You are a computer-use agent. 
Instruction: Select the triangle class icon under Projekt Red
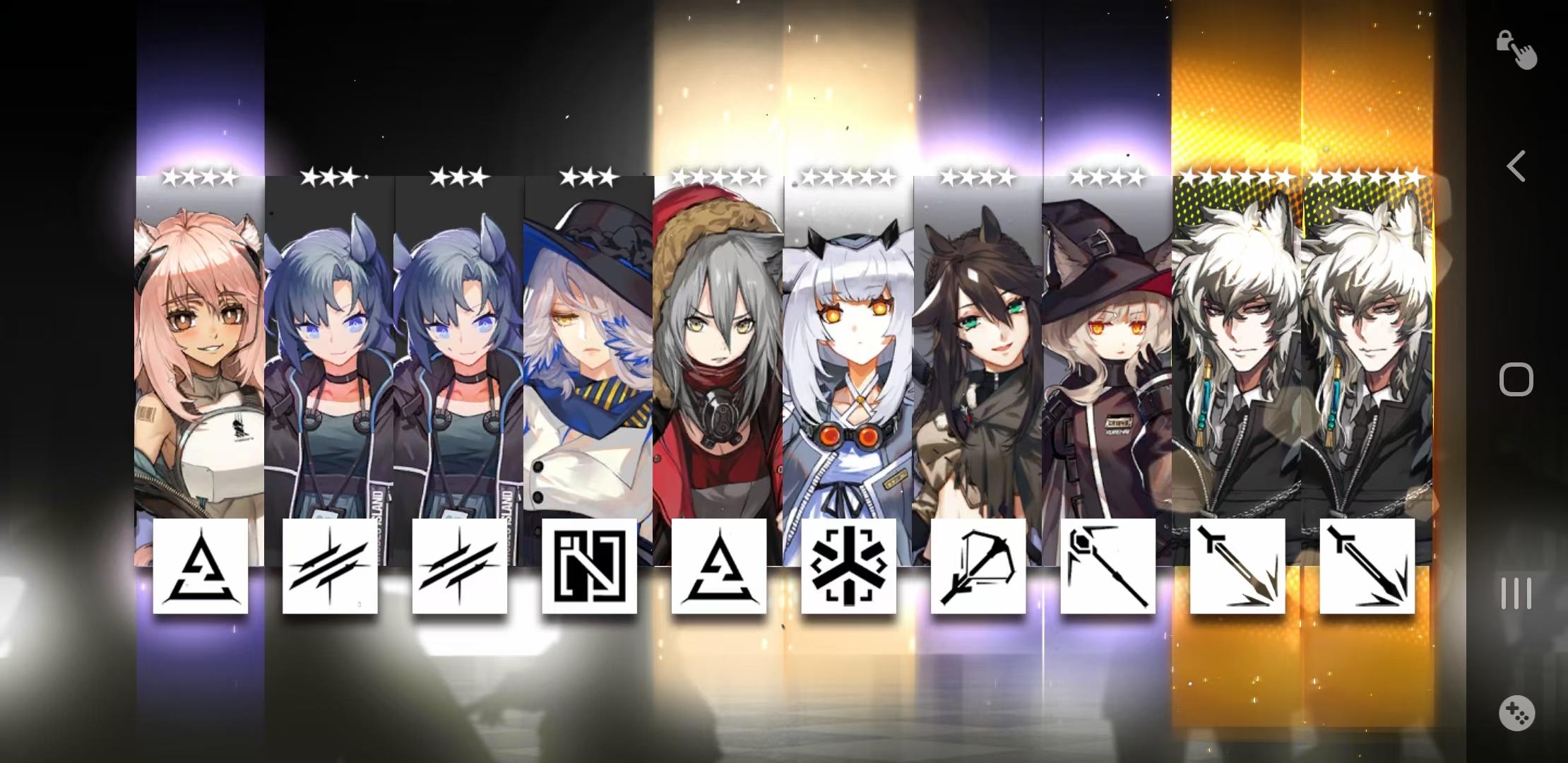719,569
